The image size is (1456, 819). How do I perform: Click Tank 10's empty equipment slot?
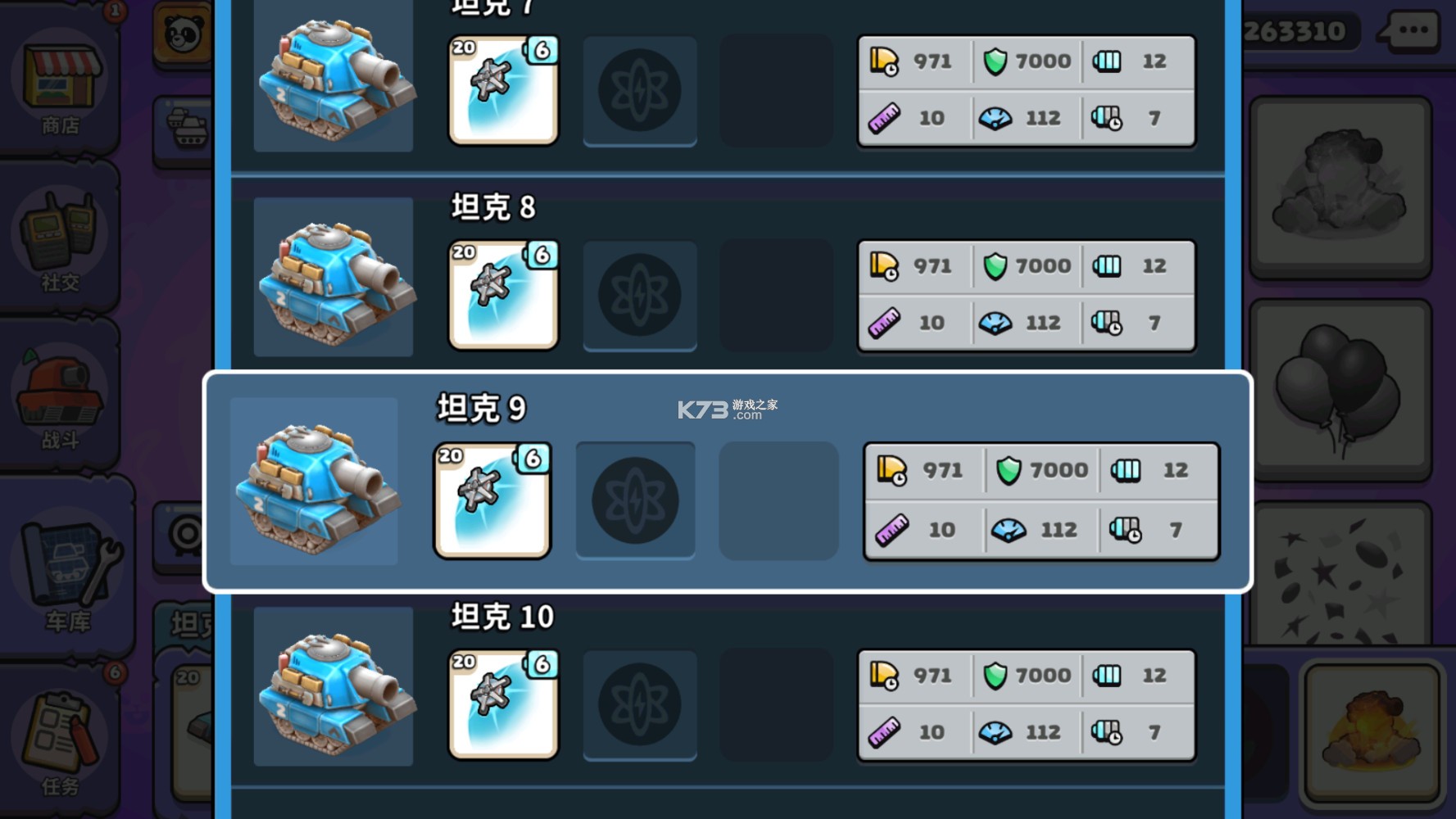coord(777,704)
